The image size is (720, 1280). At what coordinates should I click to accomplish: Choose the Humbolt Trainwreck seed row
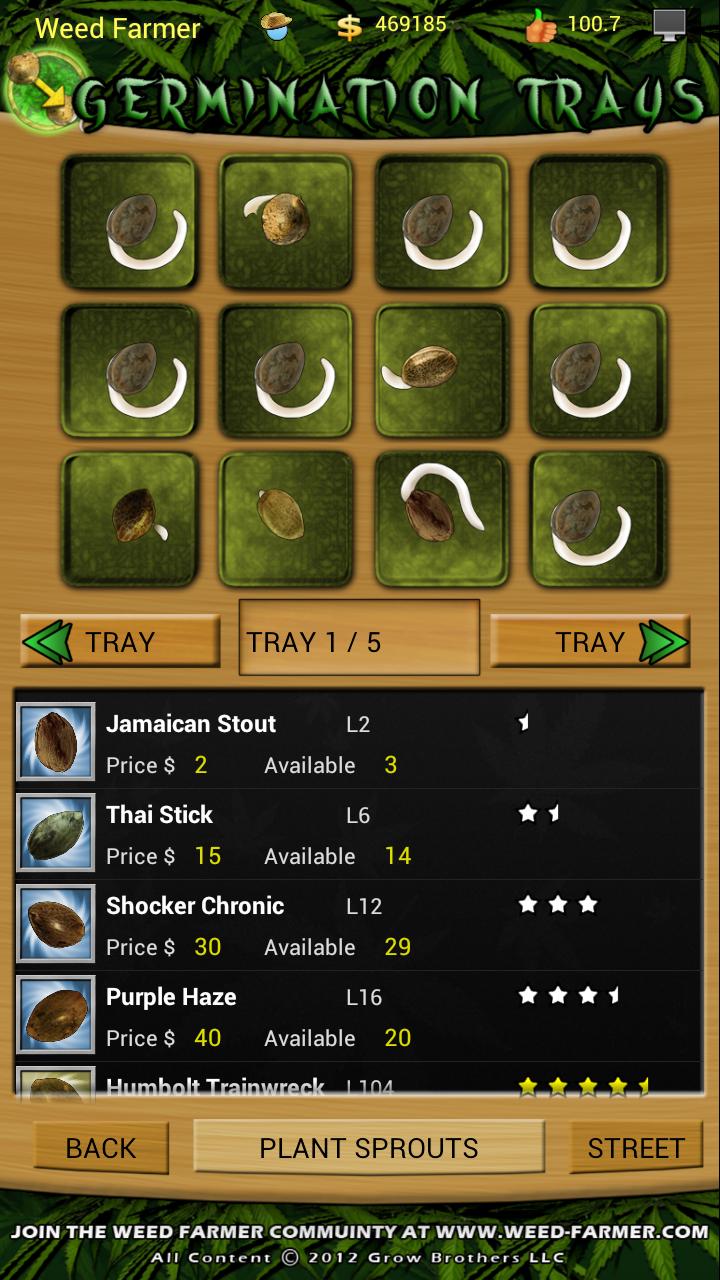click(358, 1084)
